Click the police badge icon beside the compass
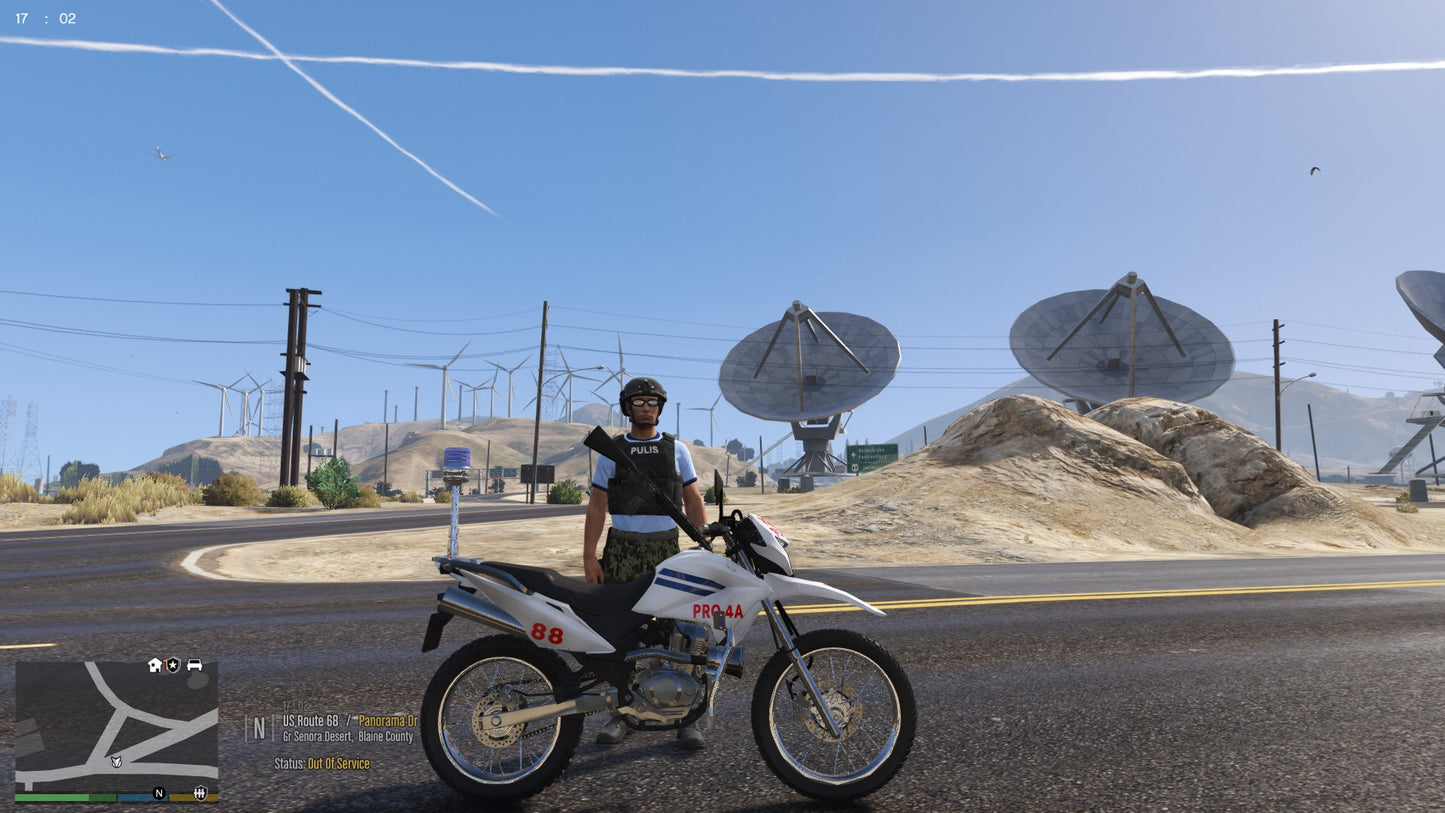Screen dimensions: 1445x813 (x=200, y=793)
